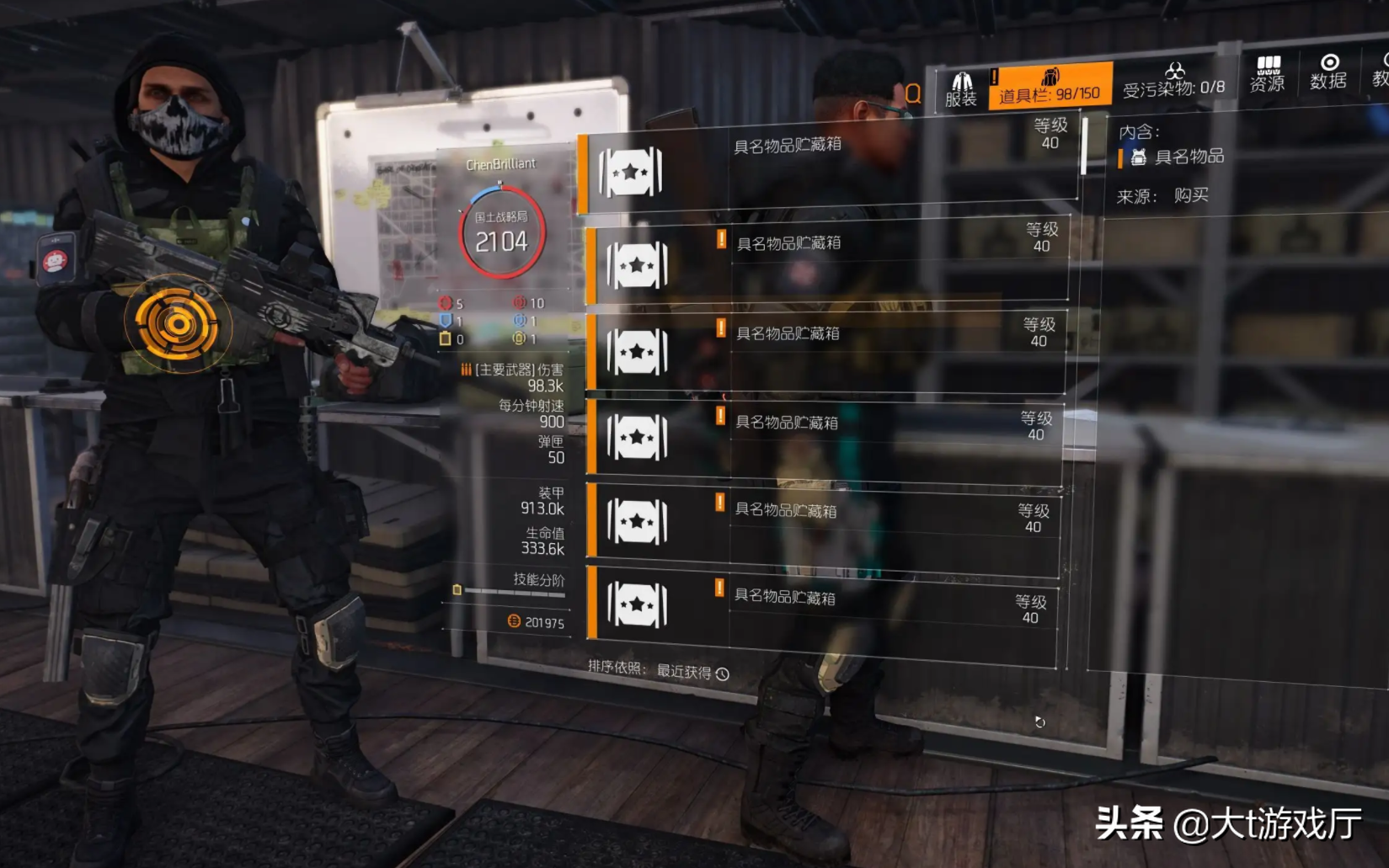
Task: Switch to the 服装 apparel tab
Action: click(x=960, y=89)
